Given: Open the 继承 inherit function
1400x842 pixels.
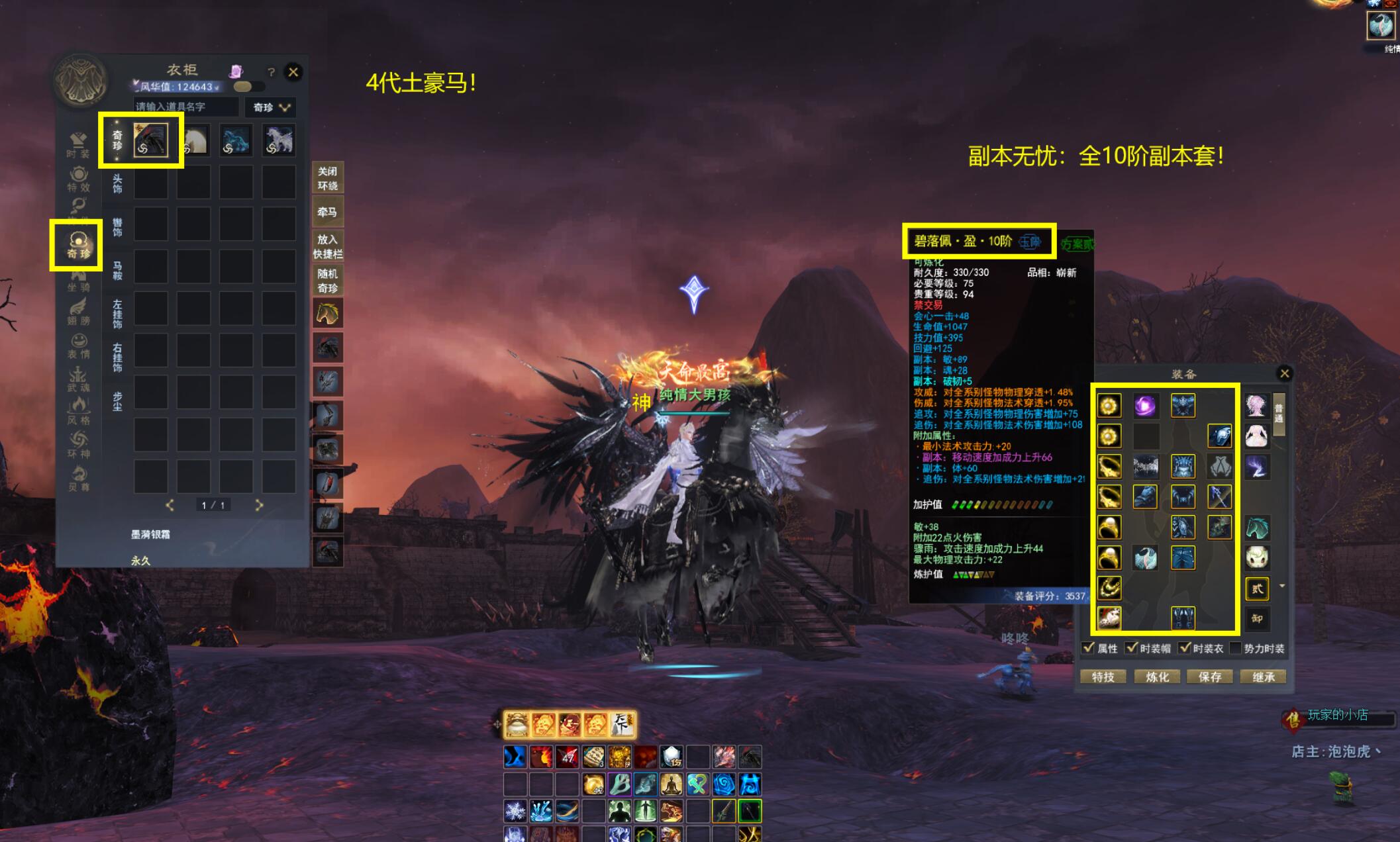Looking at the screenshot, I should click(1263, 677).
